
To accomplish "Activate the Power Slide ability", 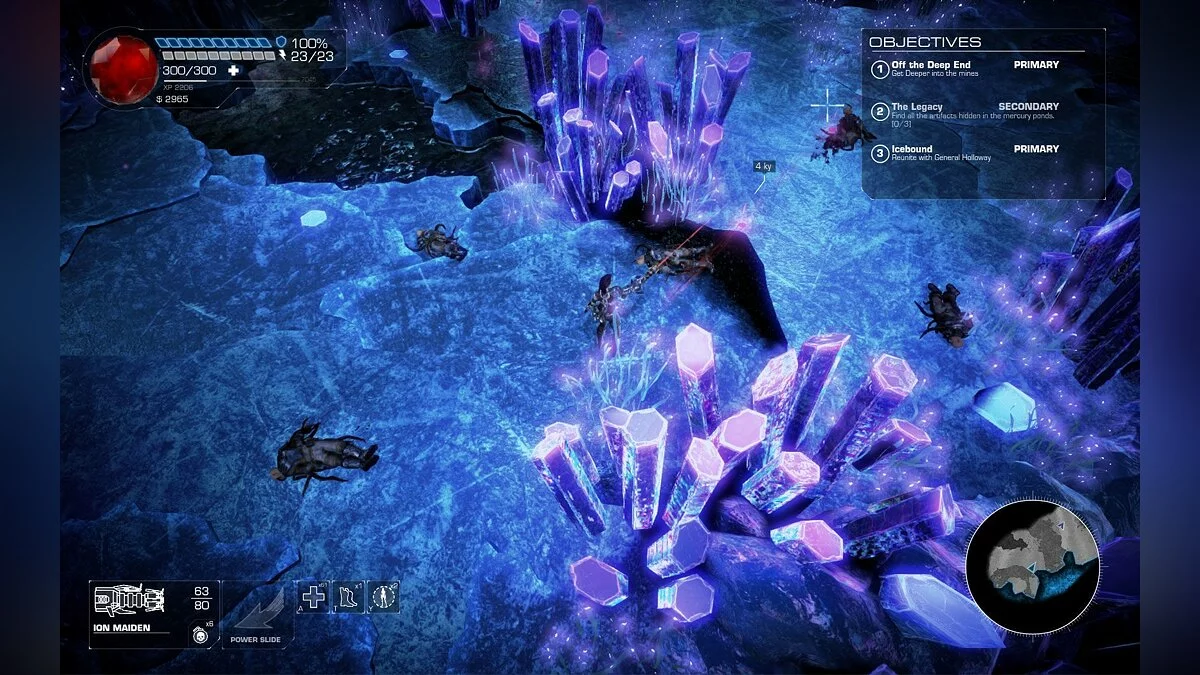I will click(x=257, y=611).
